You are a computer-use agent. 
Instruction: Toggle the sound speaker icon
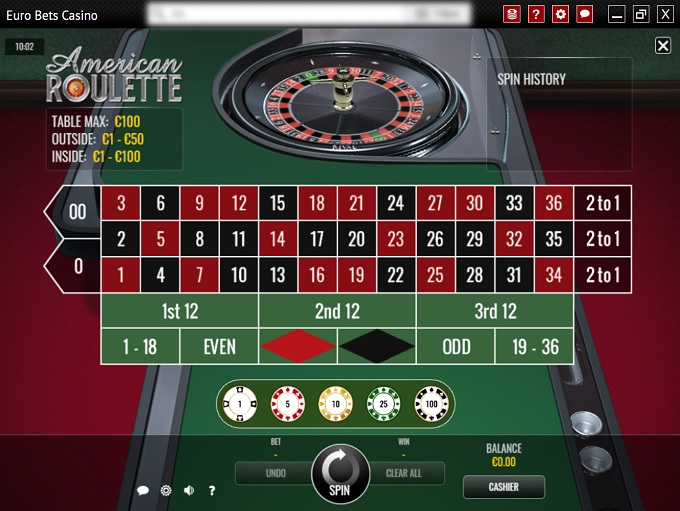189,490
